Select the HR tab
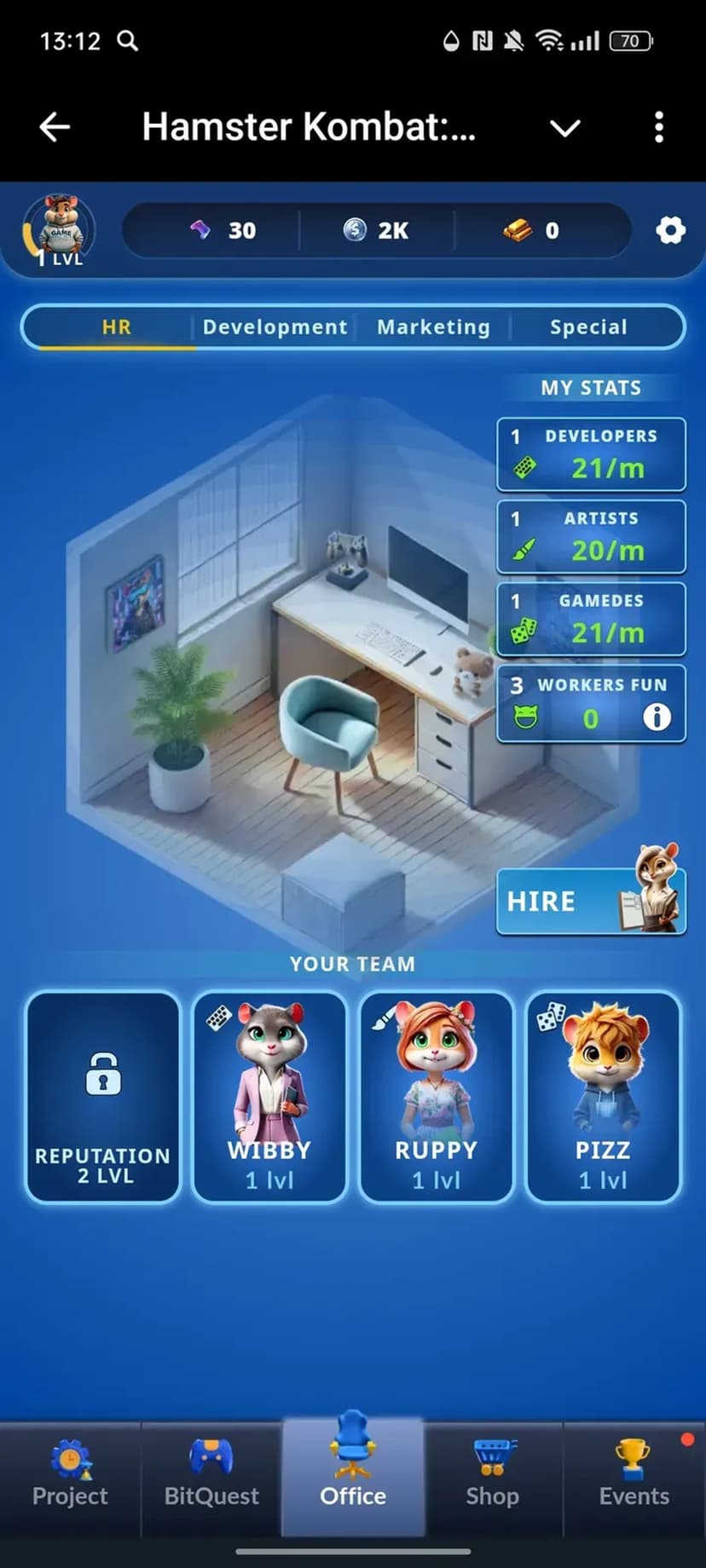 click(116, 327)
